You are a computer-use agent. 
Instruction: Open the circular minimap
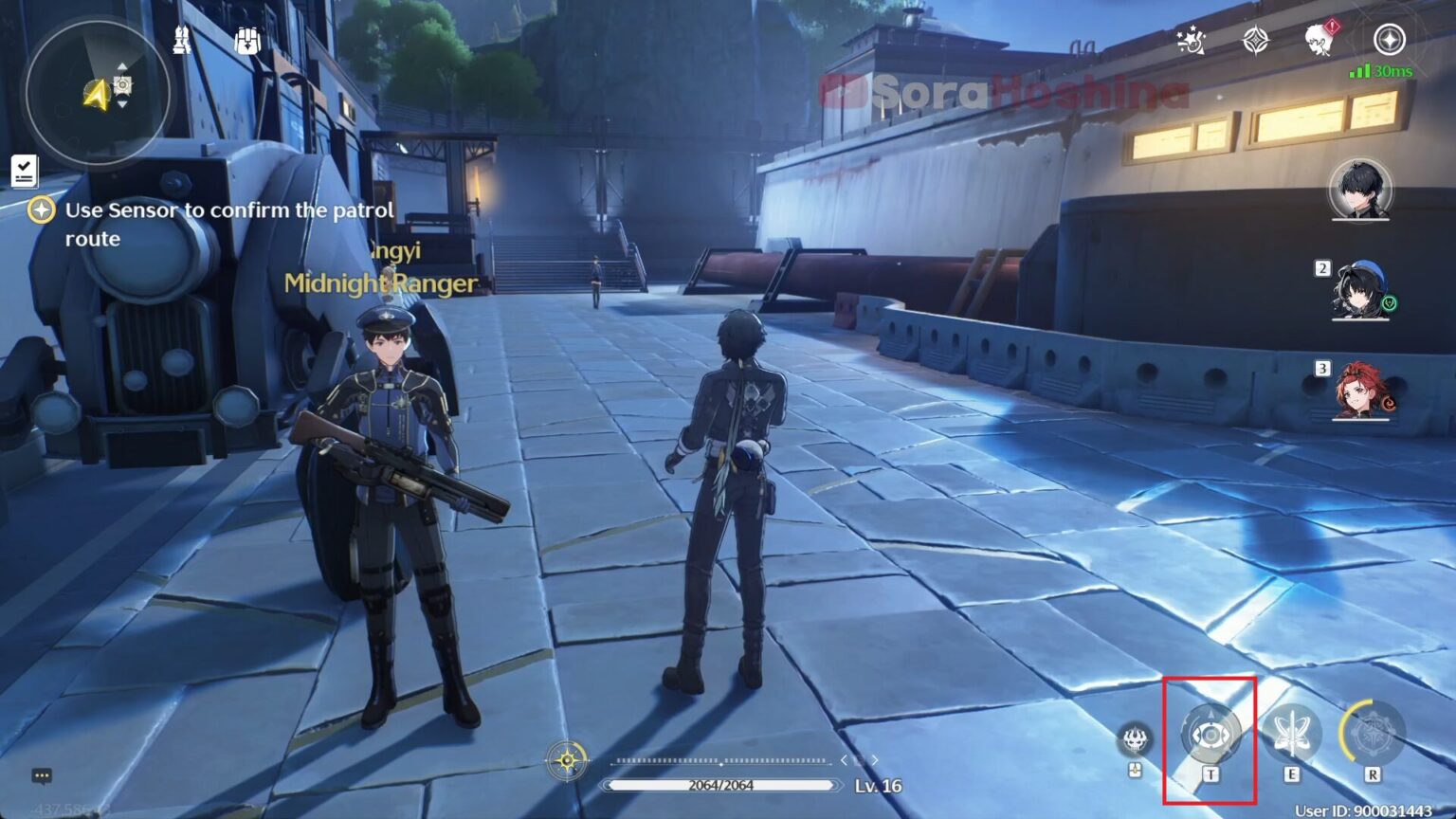[98, 93]
